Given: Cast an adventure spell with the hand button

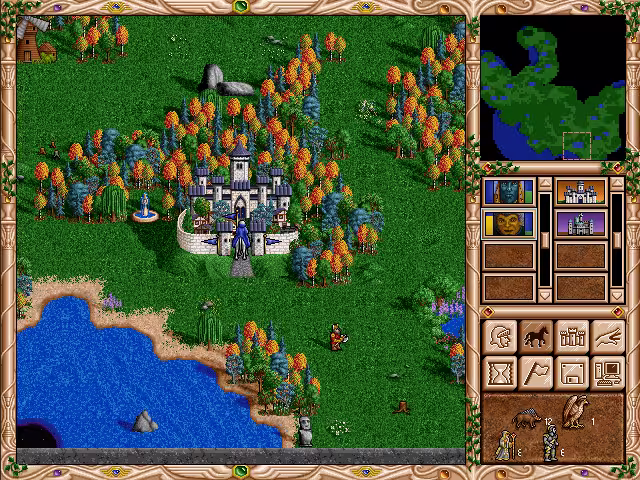Looking at the screenshot, I should (608, 337).
